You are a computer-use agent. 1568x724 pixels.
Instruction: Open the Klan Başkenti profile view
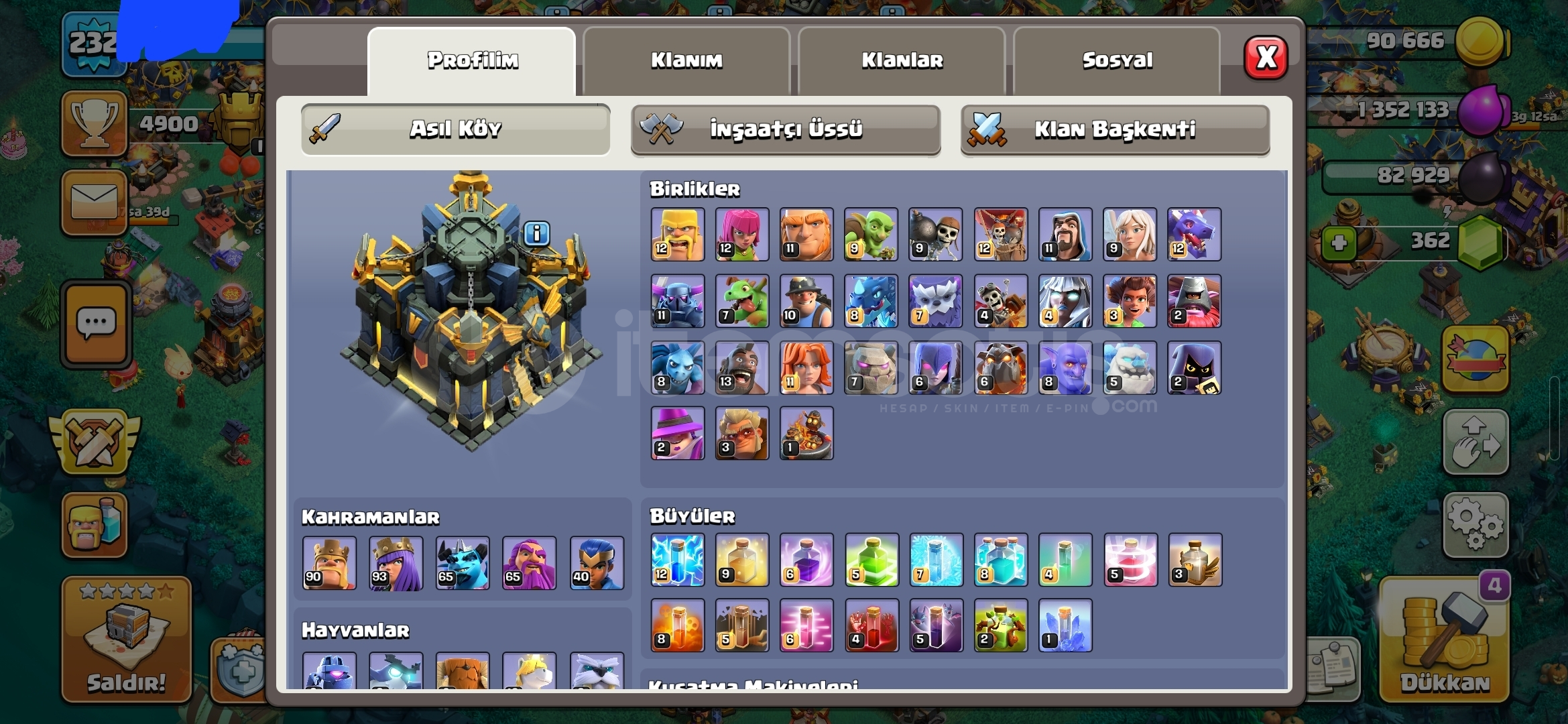pyautogui.click(x=1115, y=130)
